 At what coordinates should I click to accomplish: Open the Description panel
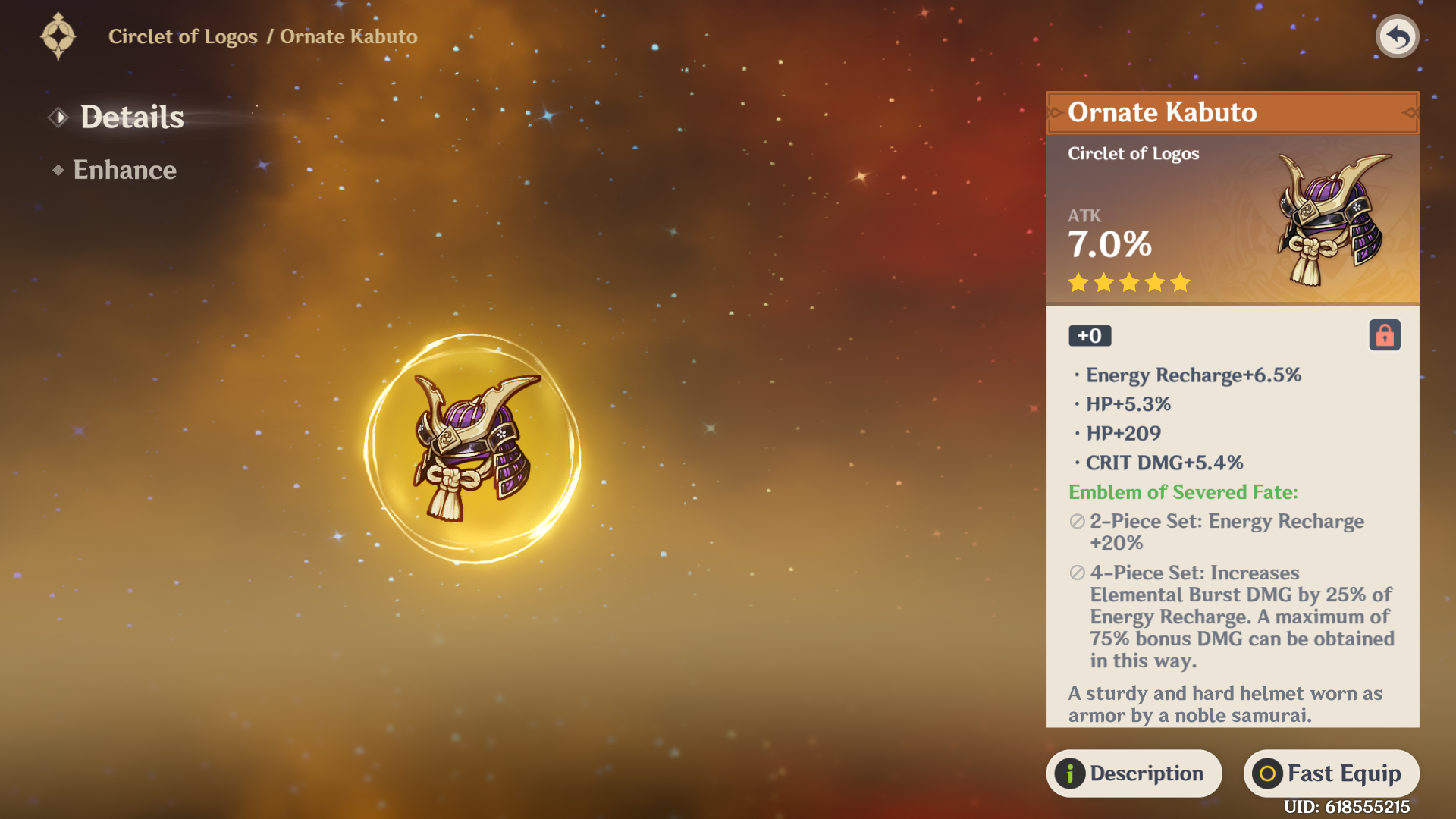pyautogui.click(x=1134, y=773)
